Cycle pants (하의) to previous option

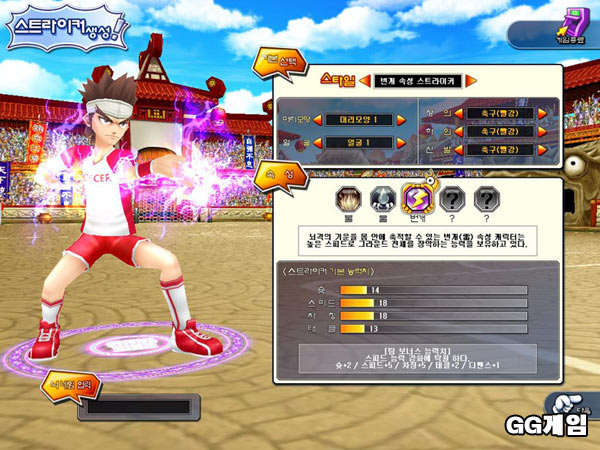pyautogui.click(x=458, y=131)
